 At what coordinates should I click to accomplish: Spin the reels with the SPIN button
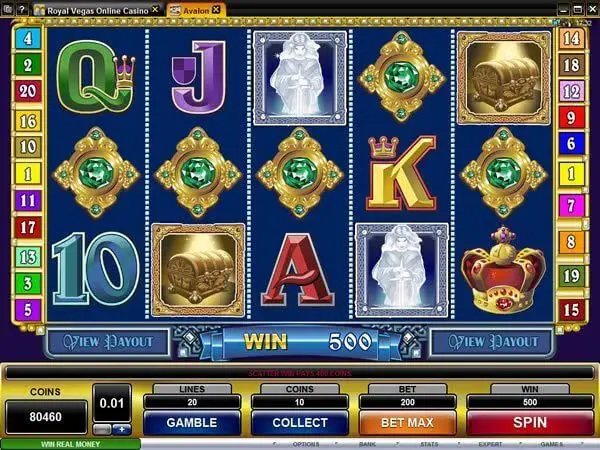[529, 423]
